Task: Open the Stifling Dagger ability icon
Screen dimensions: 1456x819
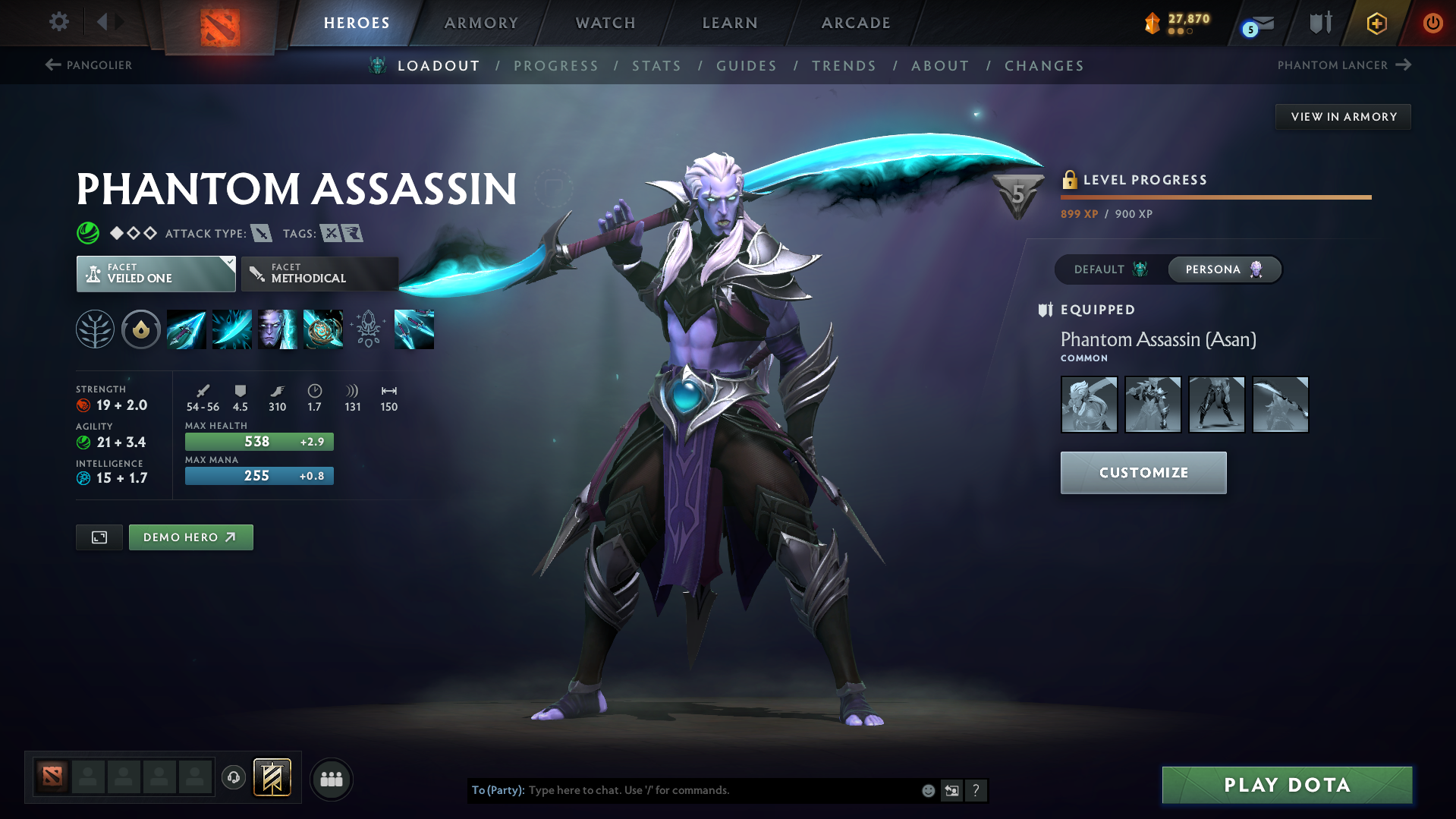Action: tap(187, 329)
